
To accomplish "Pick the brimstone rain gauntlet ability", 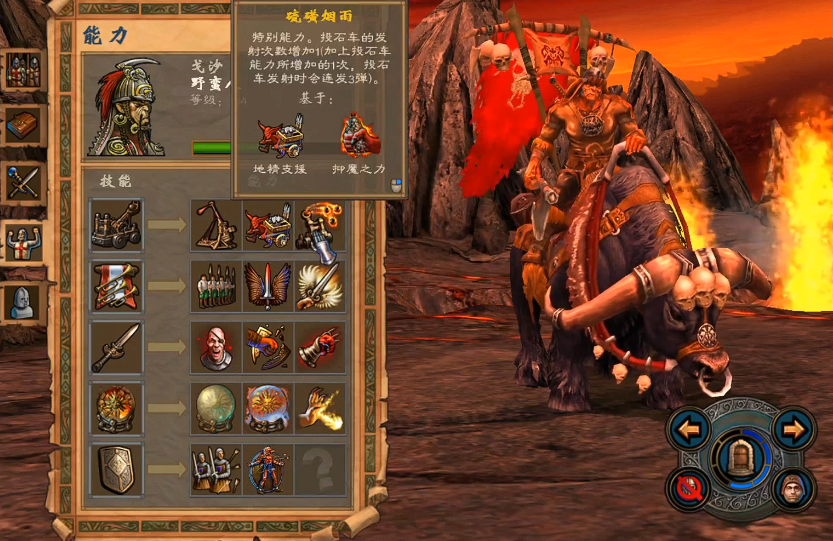I will click(x=320, y=225).
